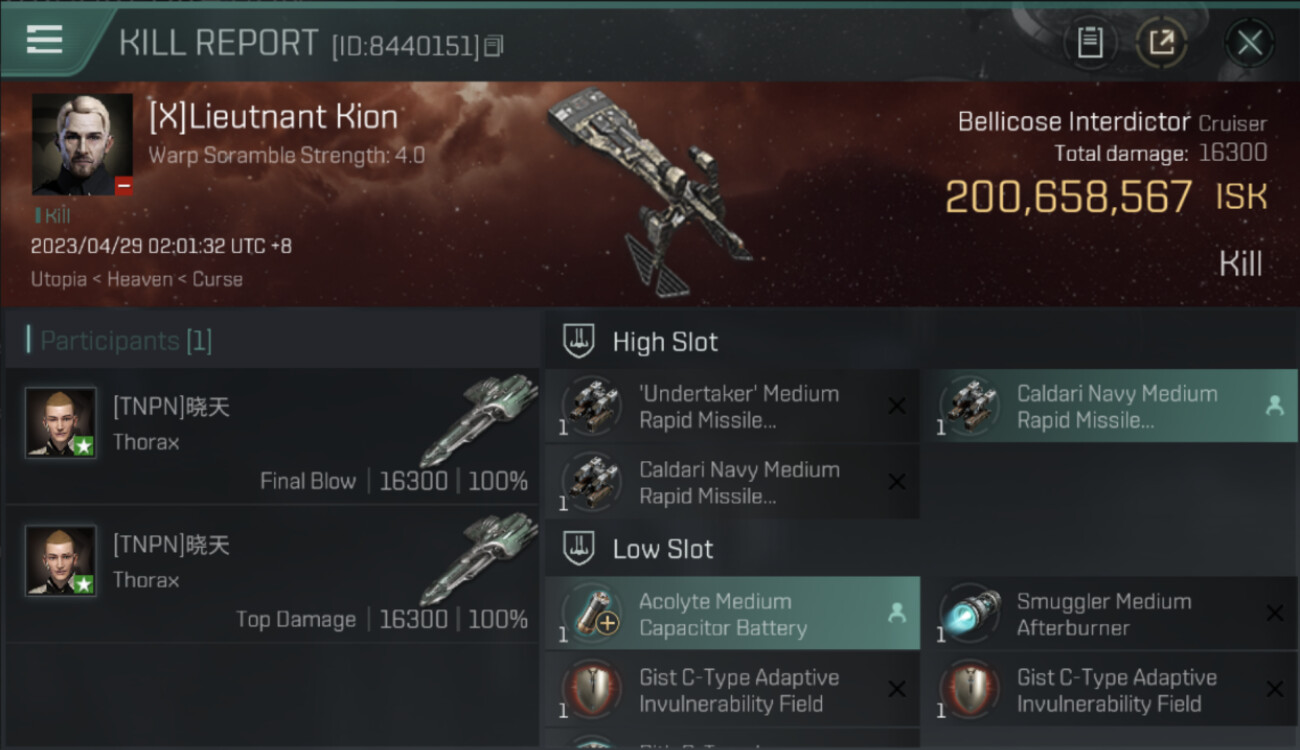This screenshot has width=1300, height=750.
Task: Select the Acolyte Medium Capacitor Battery
Action: (x=732, y=614)
